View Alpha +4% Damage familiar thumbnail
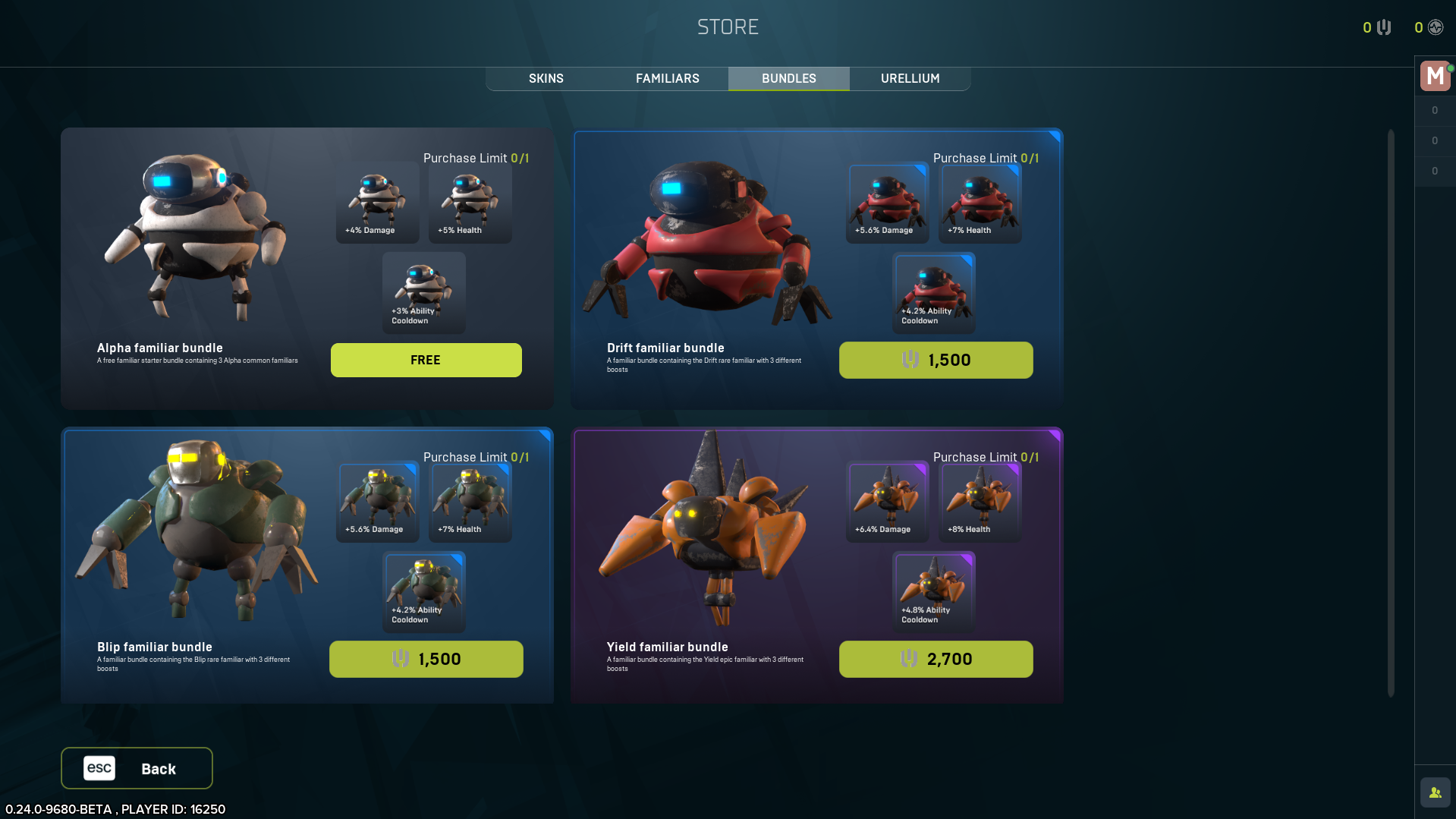This screenshot has height=819, width=1456. 377,203
